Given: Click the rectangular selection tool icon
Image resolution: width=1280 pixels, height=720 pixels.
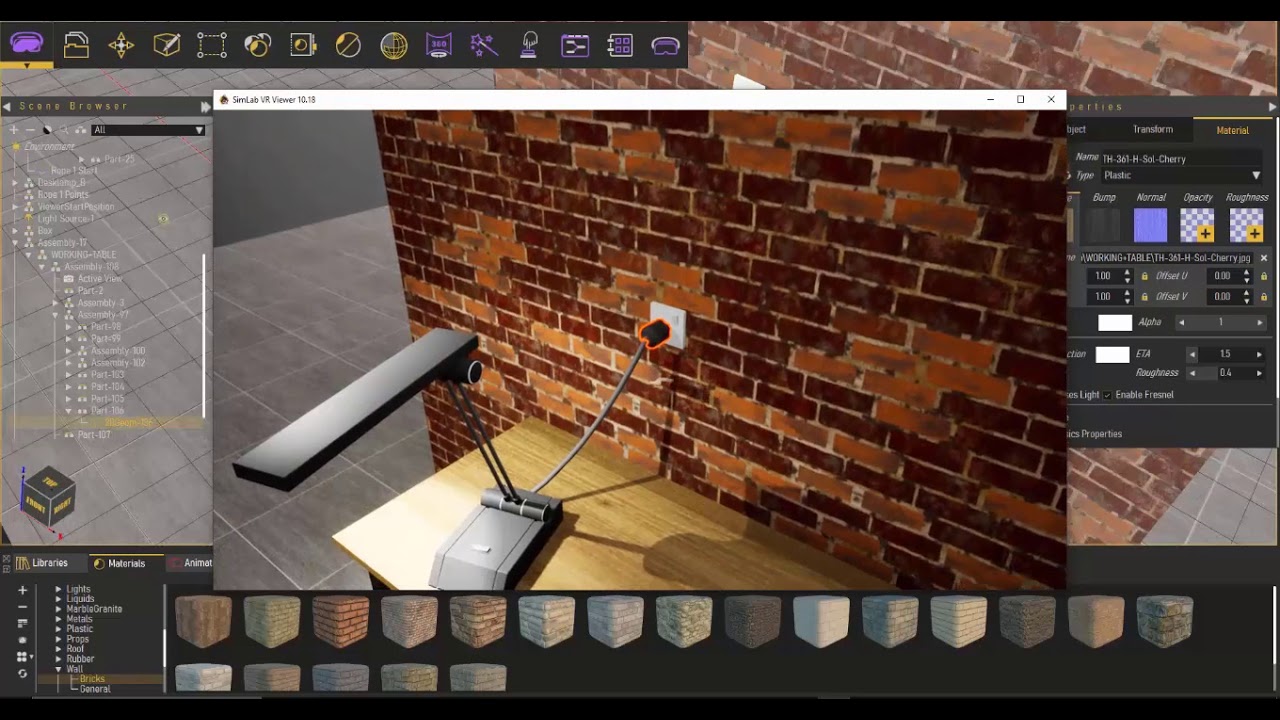Looking at the screenshot, I should [x=210, y=45].
